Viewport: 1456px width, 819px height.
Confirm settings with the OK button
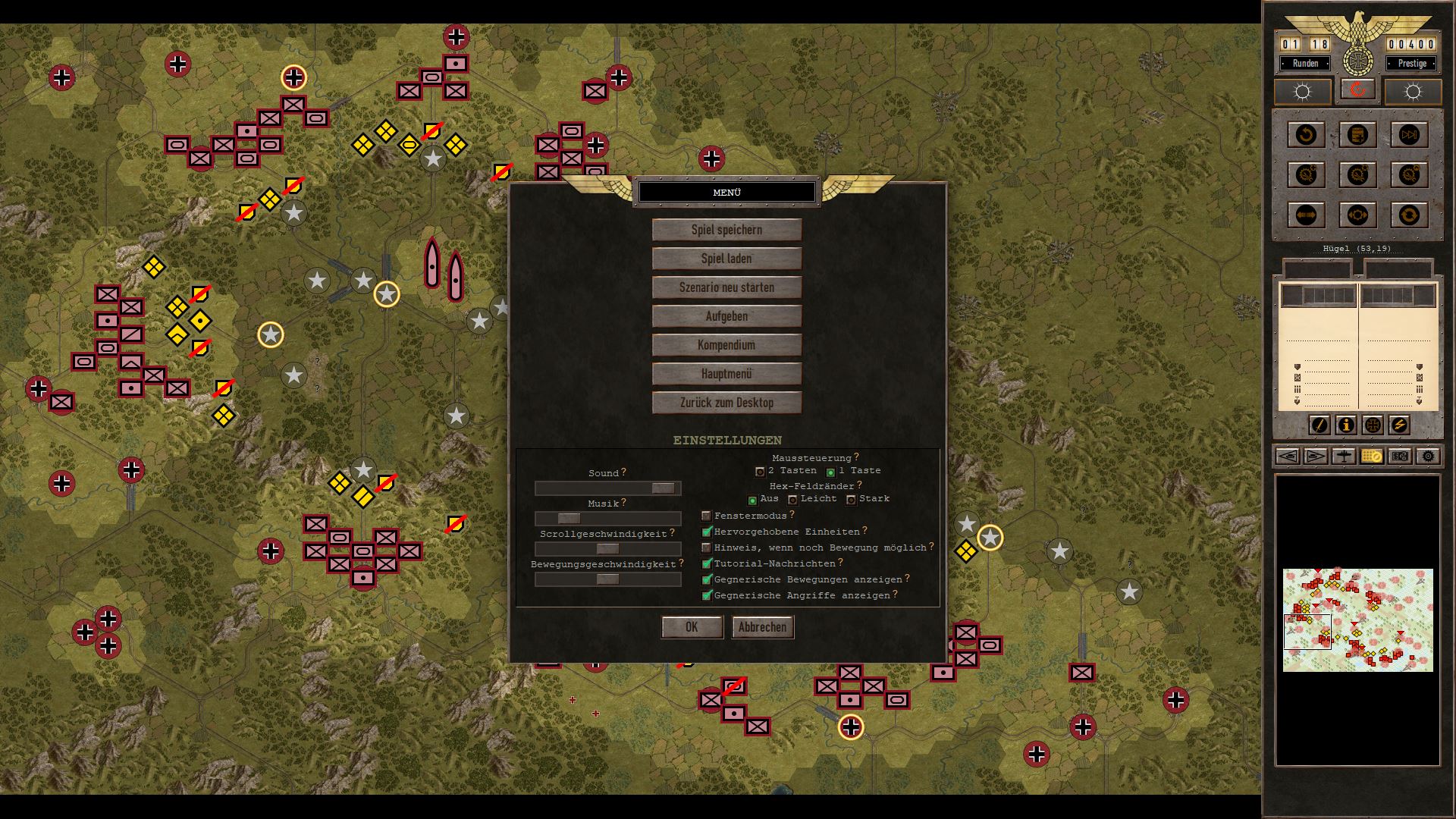click(692, 627)
